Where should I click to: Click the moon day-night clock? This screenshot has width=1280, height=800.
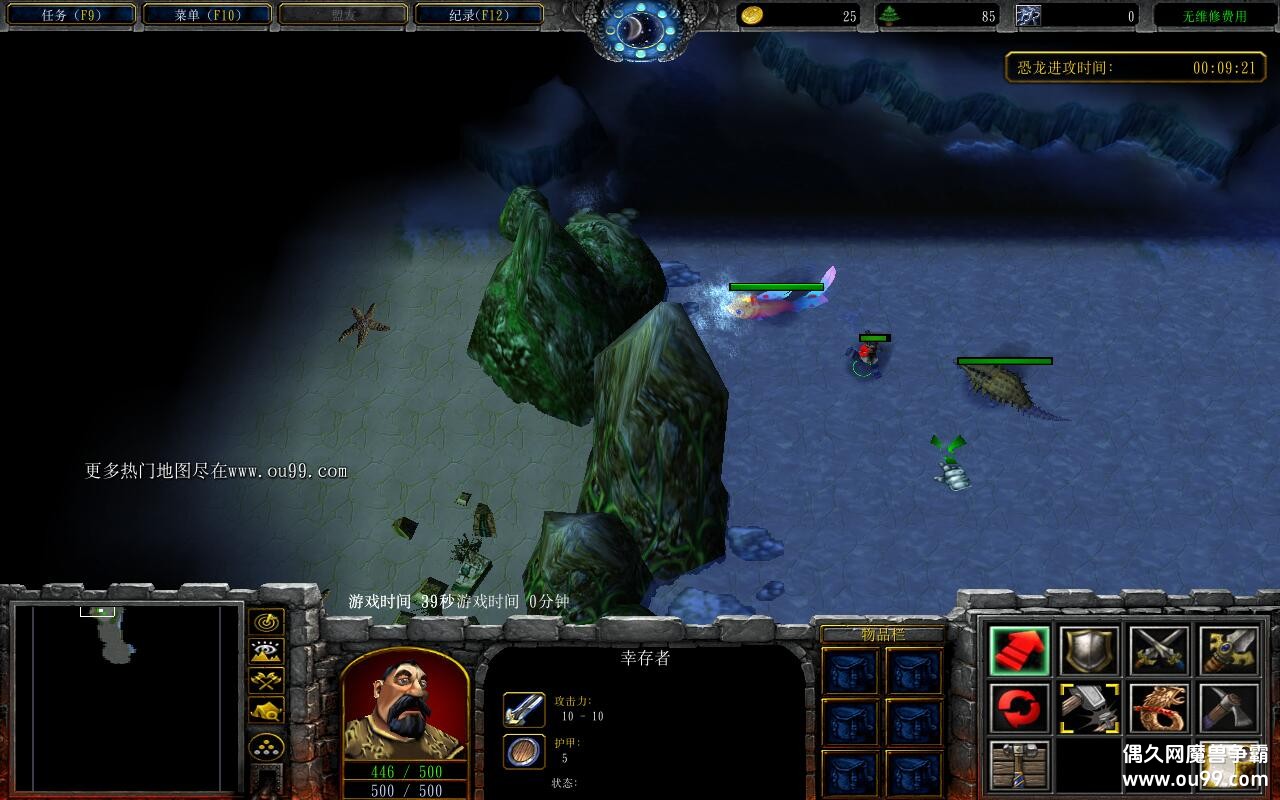636,30
